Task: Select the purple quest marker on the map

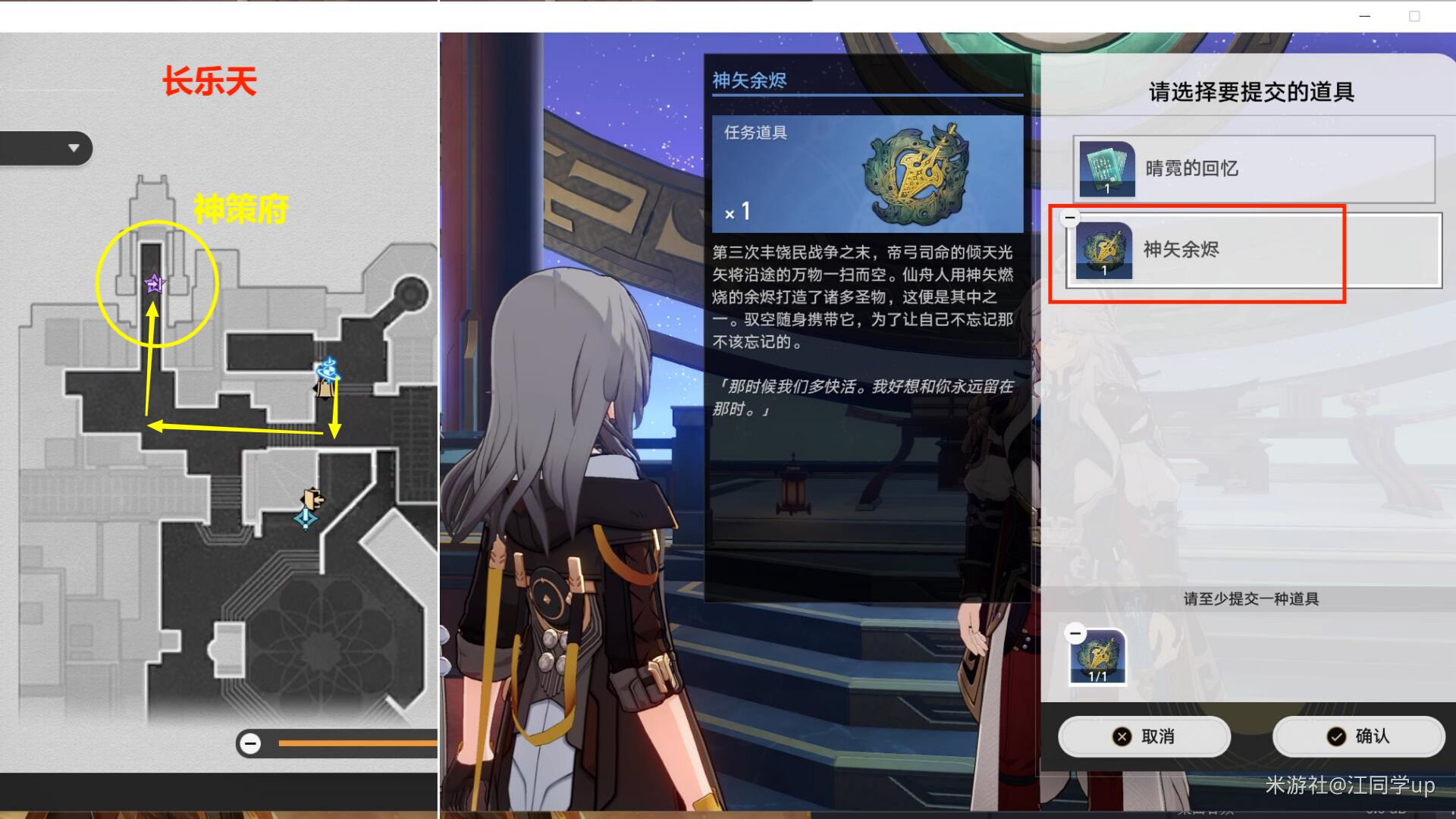Action: coord(154,282)
